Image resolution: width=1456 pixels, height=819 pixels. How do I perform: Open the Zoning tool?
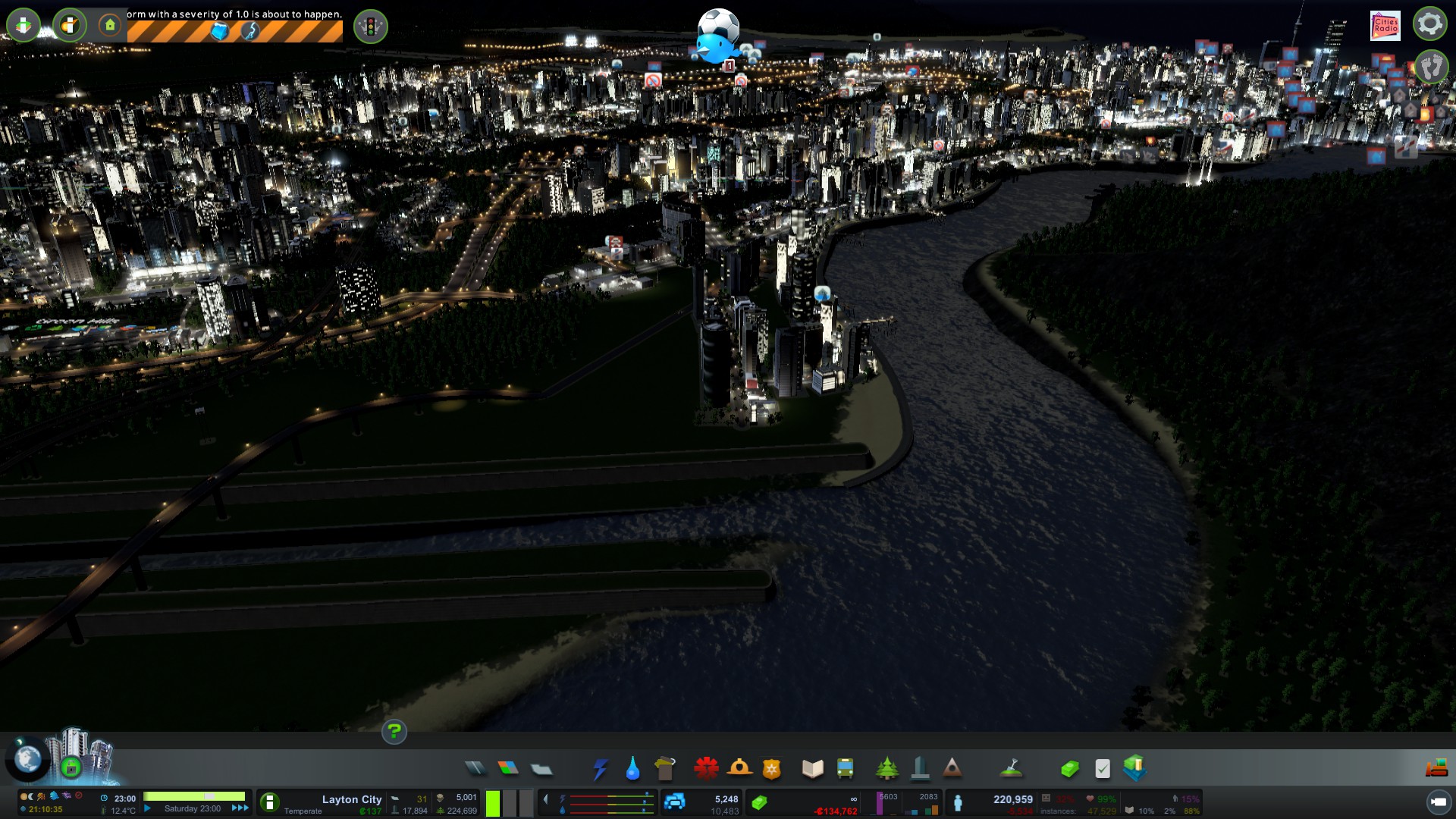(508, 769)
